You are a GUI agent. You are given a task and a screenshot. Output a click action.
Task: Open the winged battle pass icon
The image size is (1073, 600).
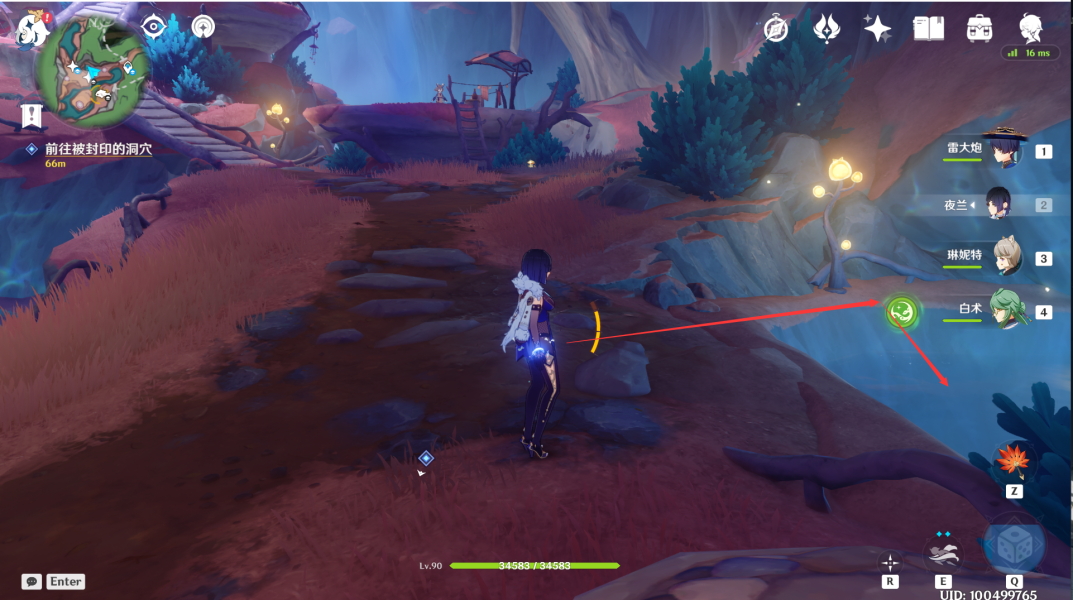pos(827,29)
